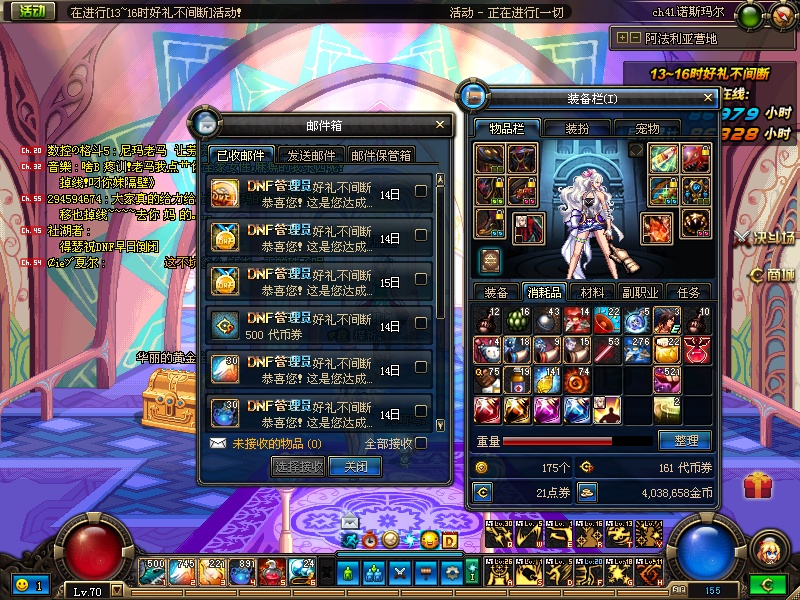Close the 装备栏 inventory window
This screenshot has height=600, width=800.
coord(709,98)
